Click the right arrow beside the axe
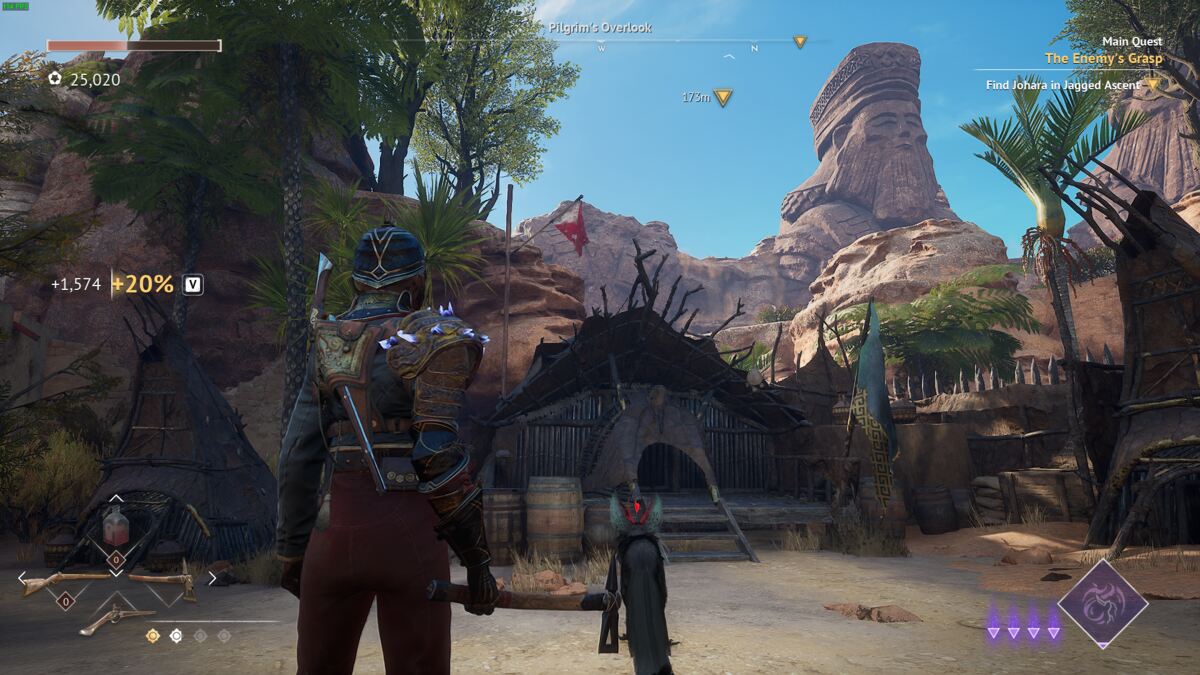 (211, 577)
